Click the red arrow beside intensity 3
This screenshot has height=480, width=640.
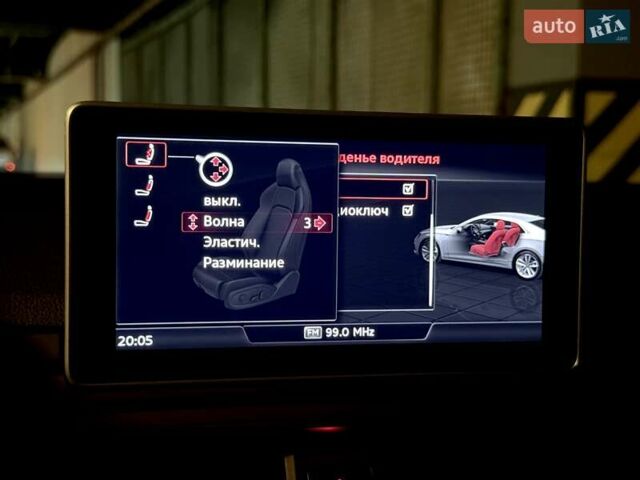tap(320, 223)
